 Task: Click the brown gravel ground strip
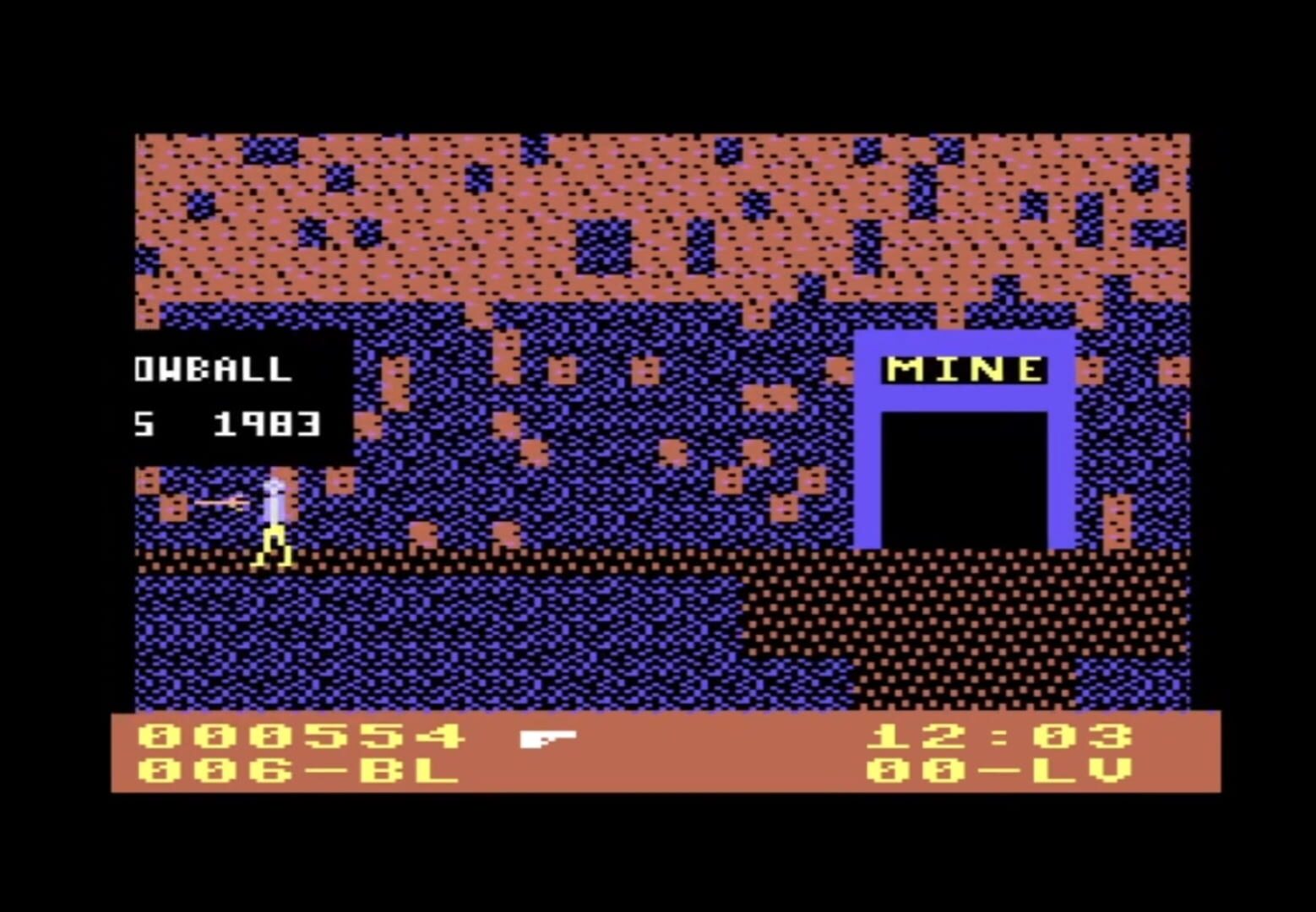click(x=507, y=559)
